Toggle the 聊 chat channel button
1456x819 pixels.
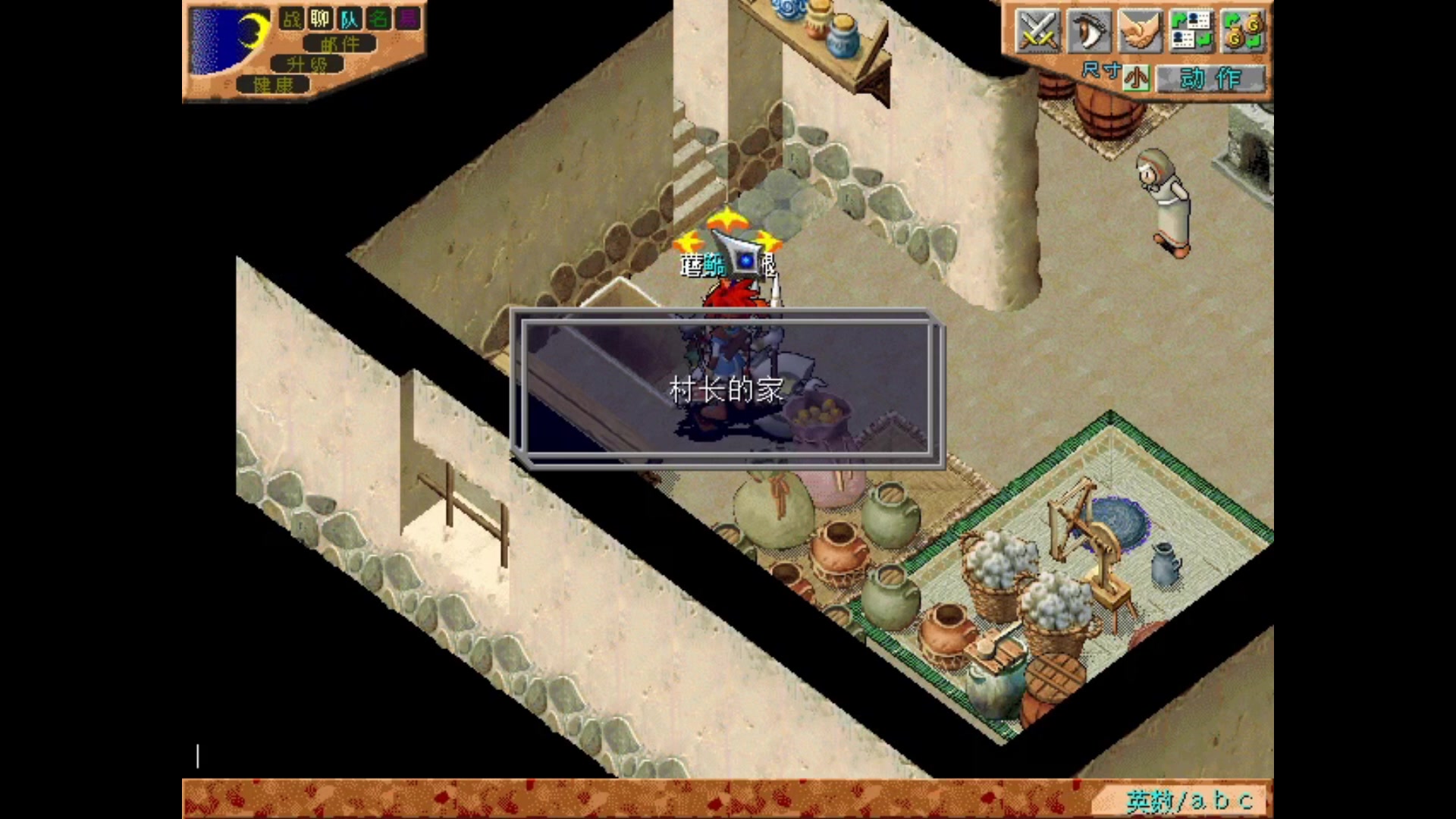[321, 18]
